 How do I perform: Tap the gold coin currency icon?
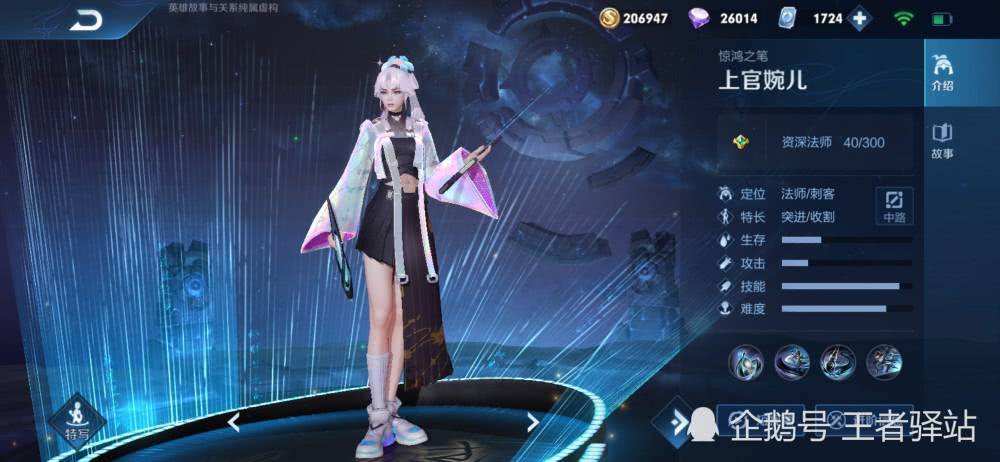coord(609,18)
